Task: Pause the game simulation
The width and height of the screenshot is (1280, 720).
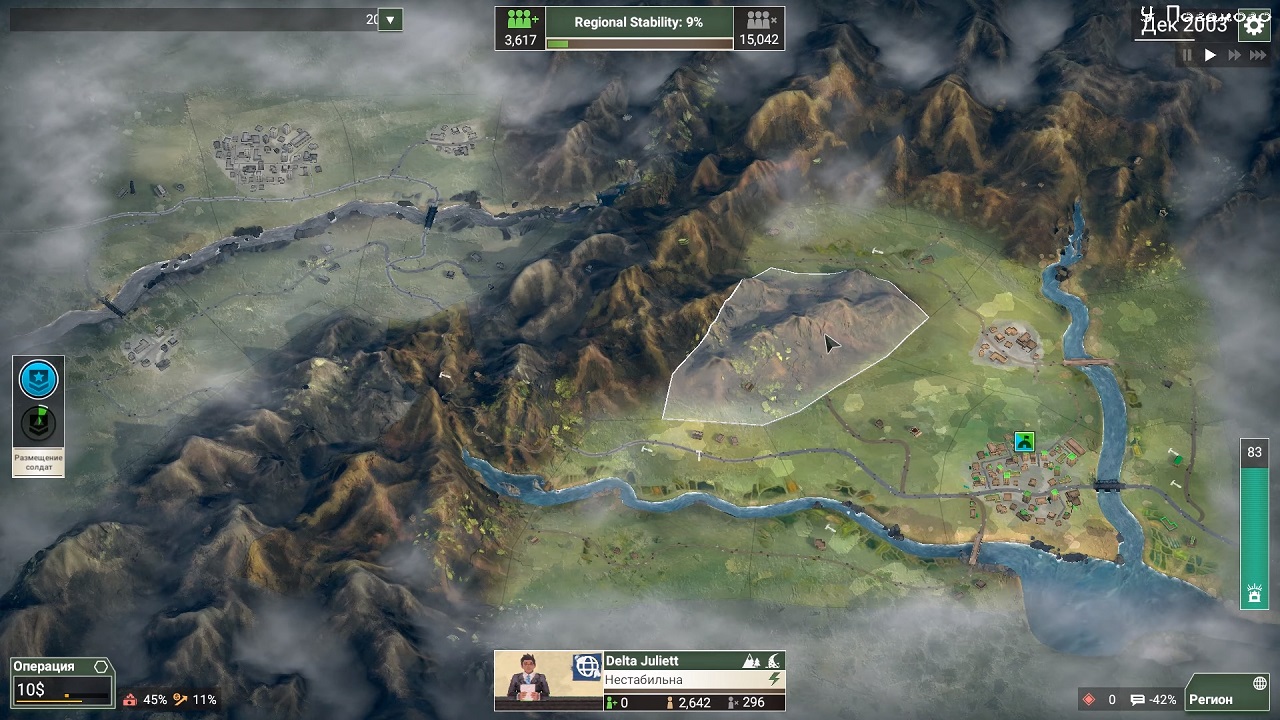Action: pyautogui.click(x=1188, y=56)
